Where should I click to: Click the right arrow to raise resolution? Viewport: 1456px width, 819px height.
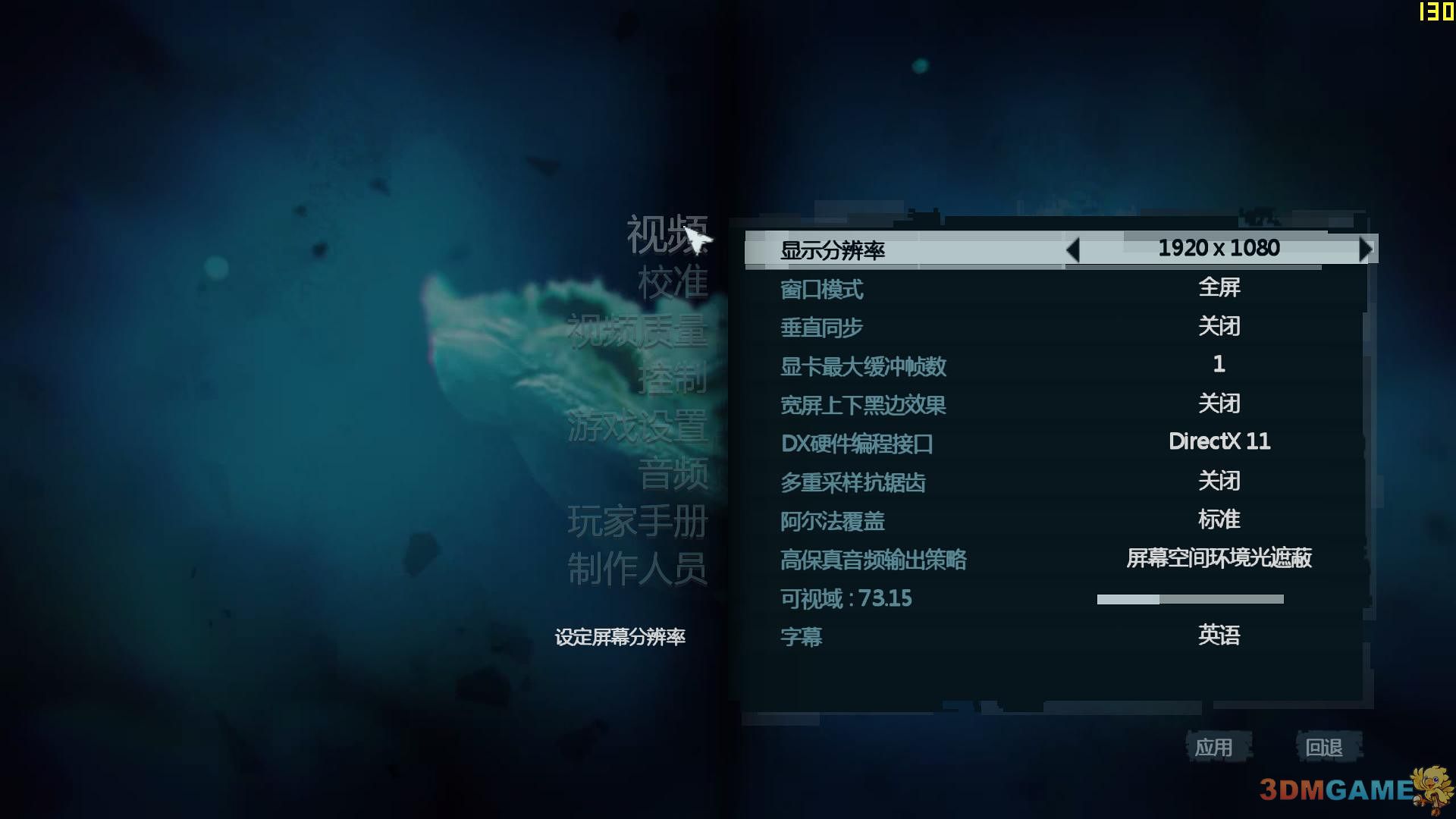pyautogui.click(x=1366, y=249)
